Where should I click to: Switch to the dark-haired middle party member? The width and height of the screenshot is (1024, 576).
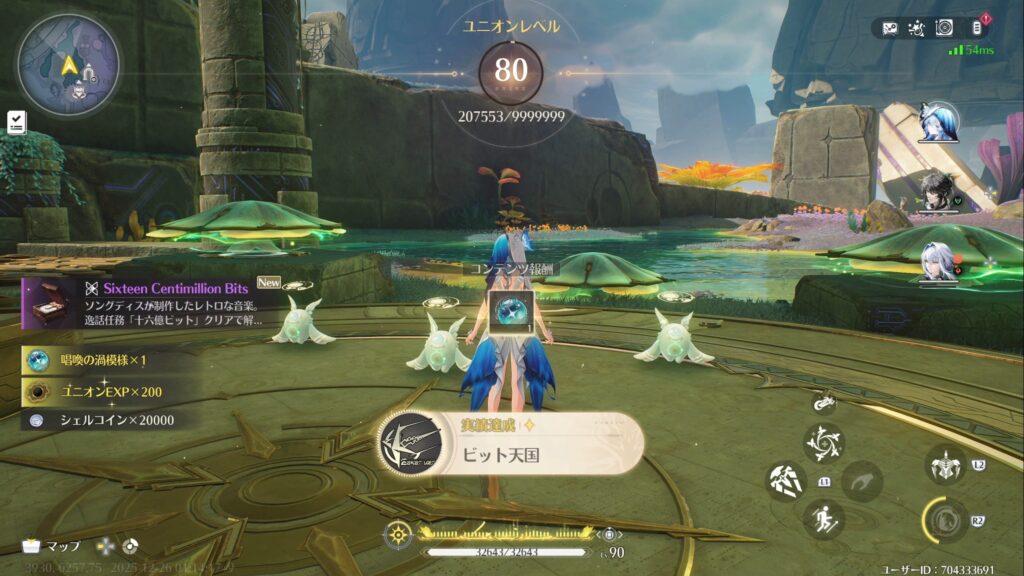point(938,193)
